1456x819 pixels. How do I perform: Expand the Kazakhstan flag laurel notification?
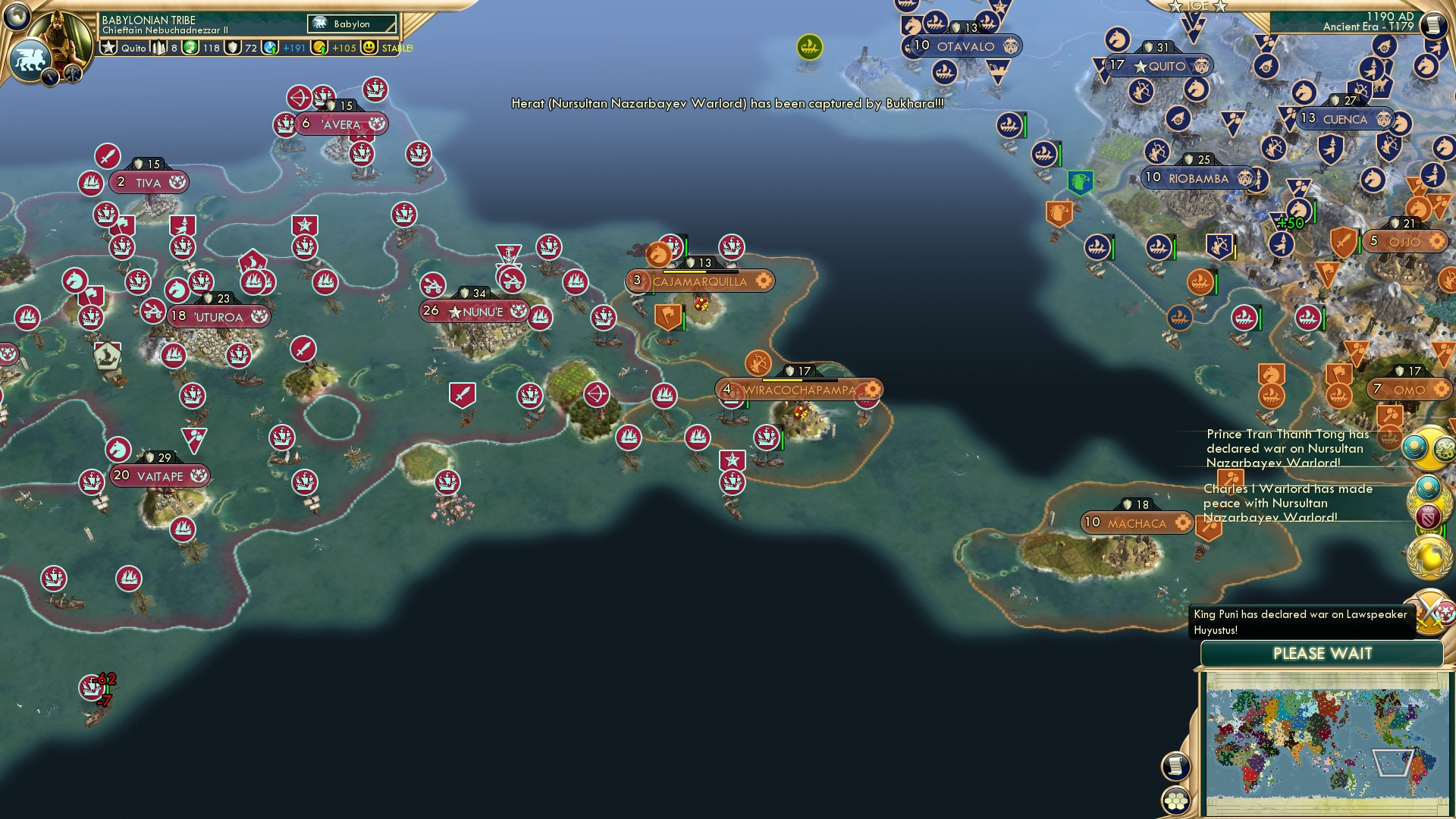1426,487
